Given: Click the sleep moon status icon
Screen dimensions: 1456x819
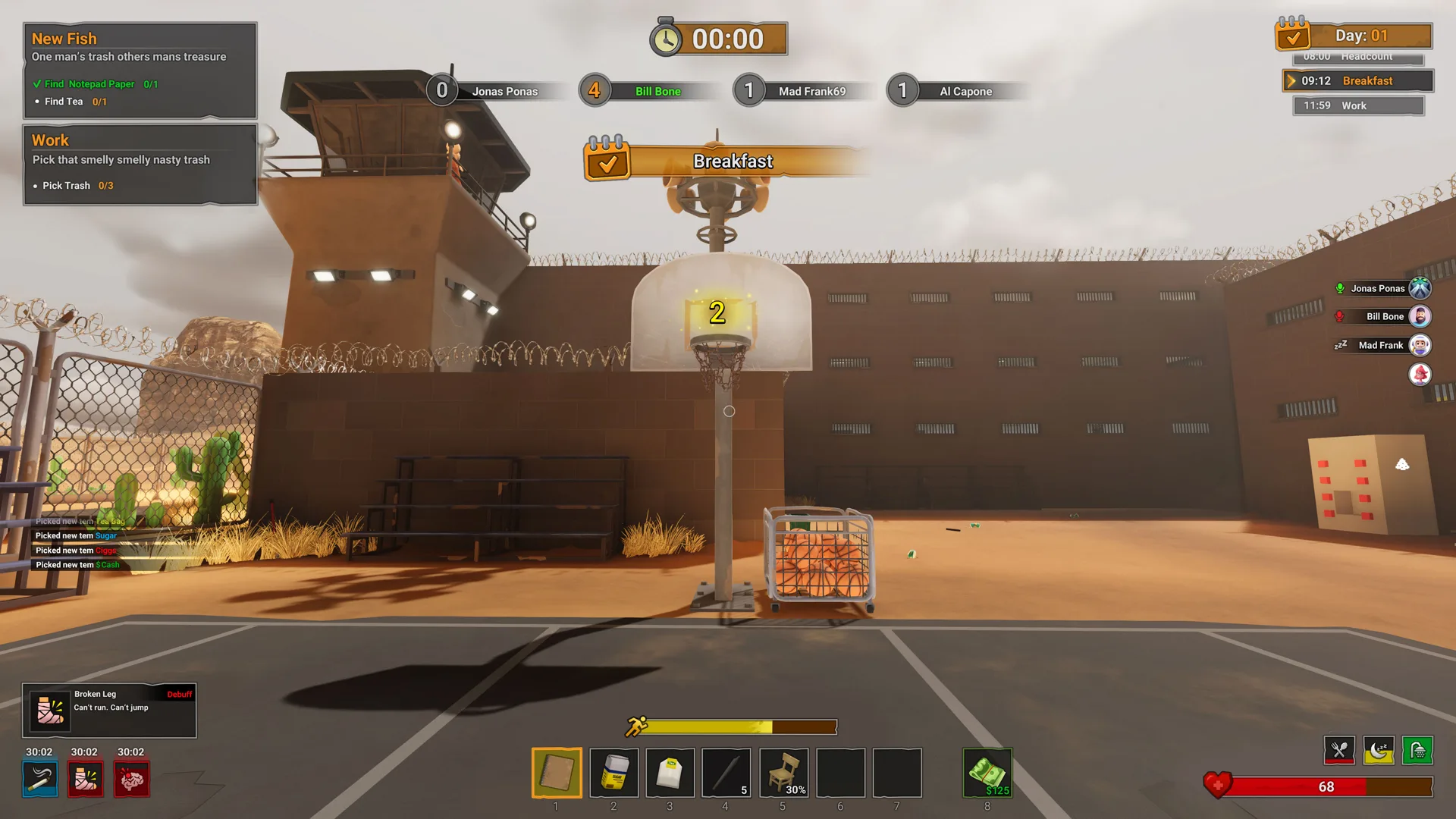Looking at the screenshot, I should pyautogui.click(x=1379, y=750).
